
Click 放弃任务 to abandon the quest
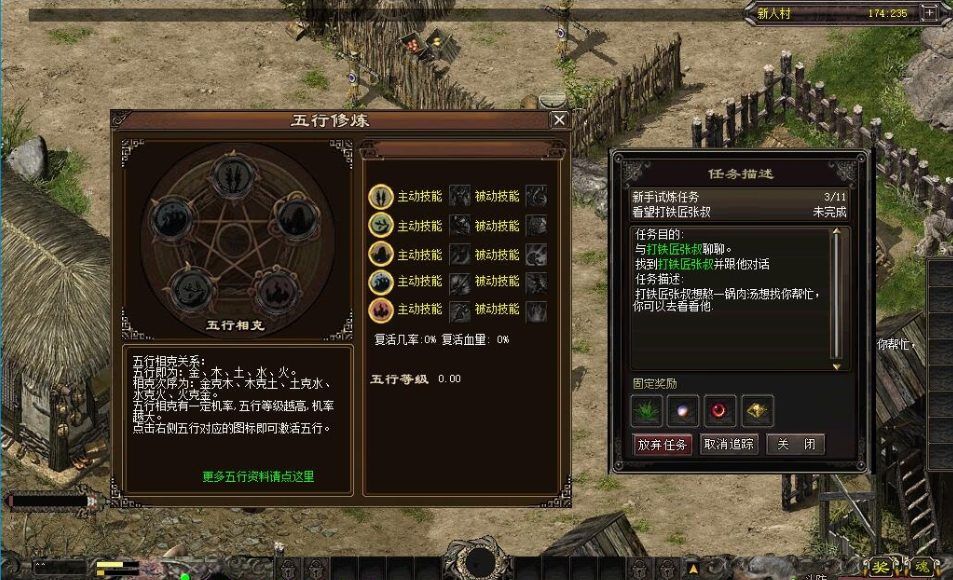(x=662, y=445)
